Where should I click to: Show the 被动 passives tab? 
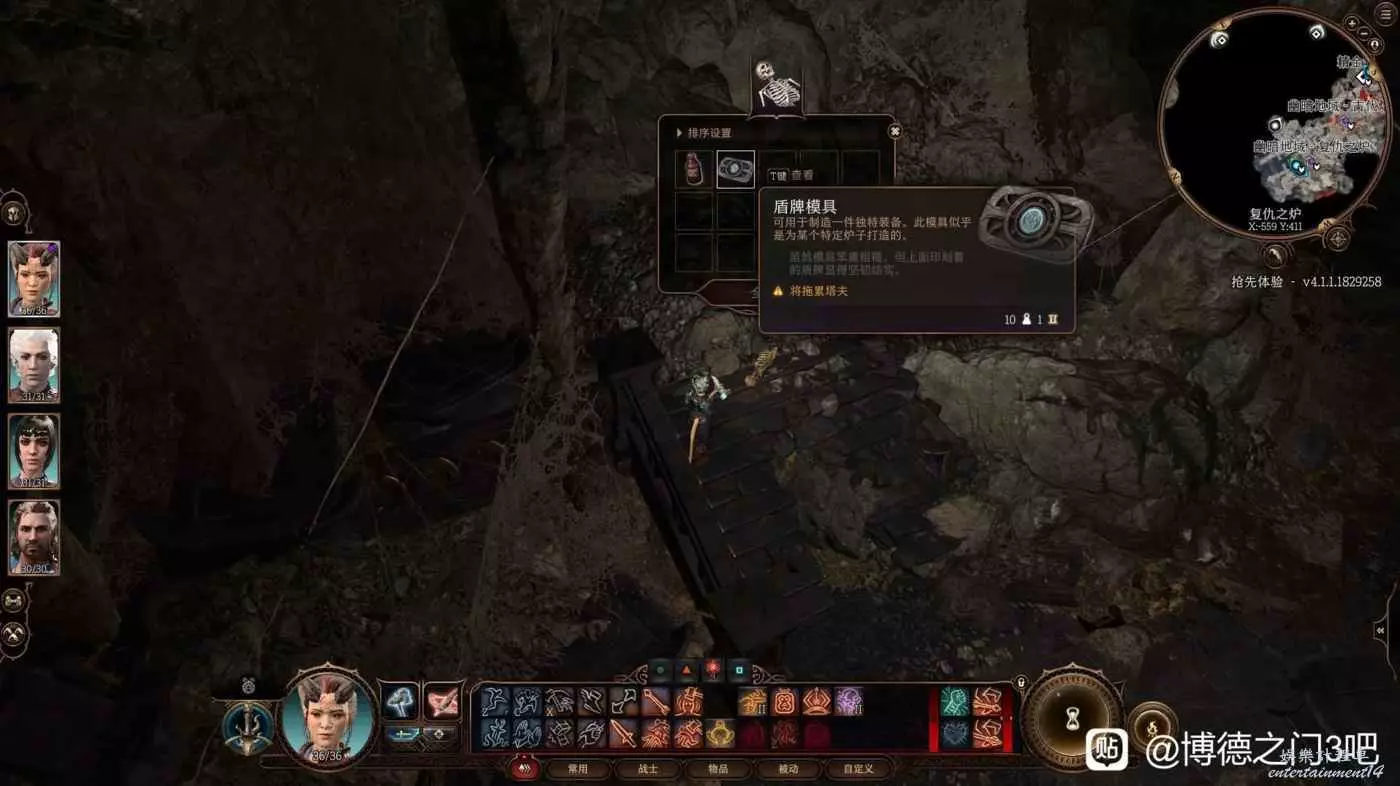pos(788,769)
